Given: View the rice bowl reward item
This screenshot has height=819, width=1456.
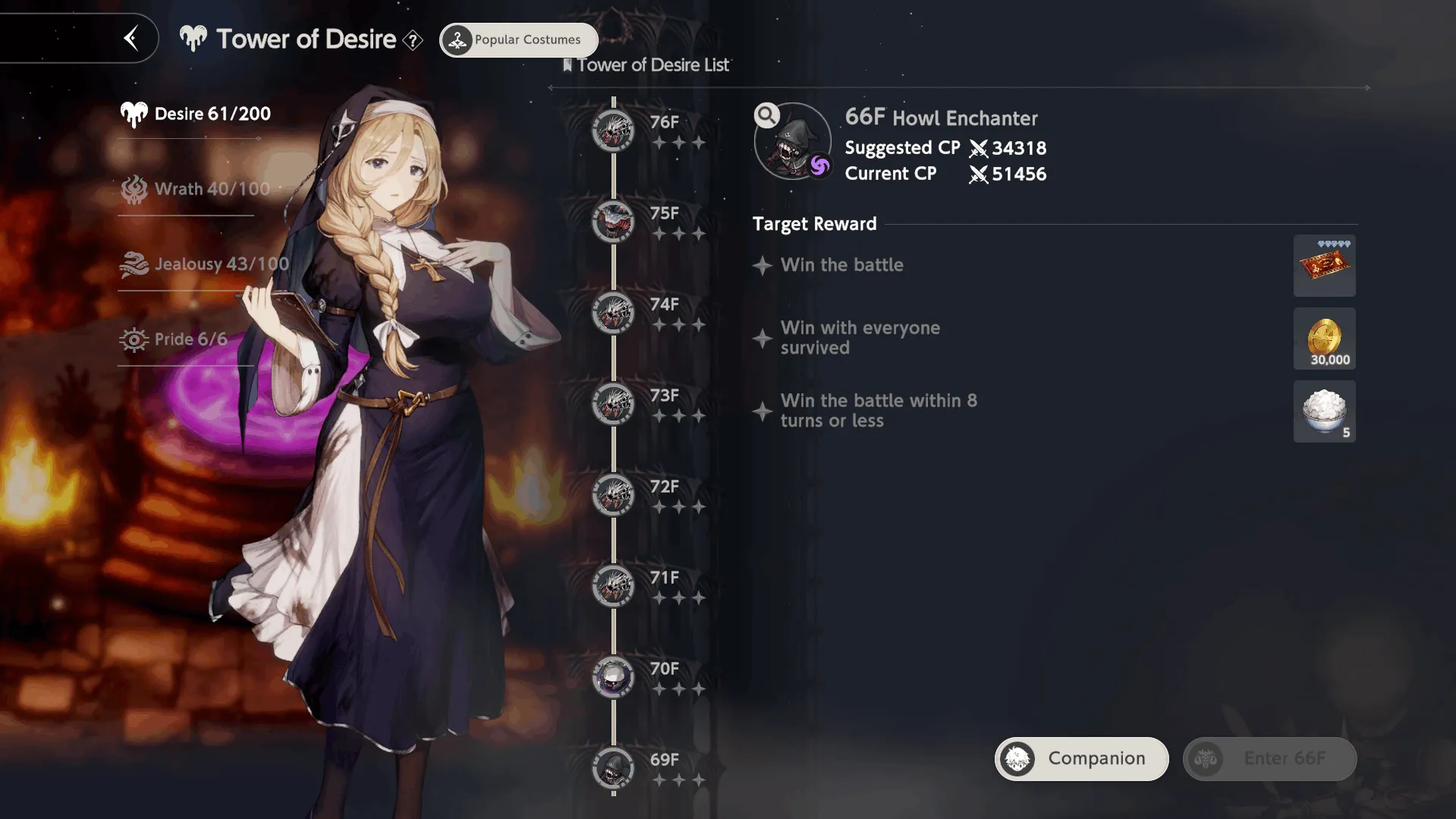Looking at the screenshot, I should pos(1324,411).
